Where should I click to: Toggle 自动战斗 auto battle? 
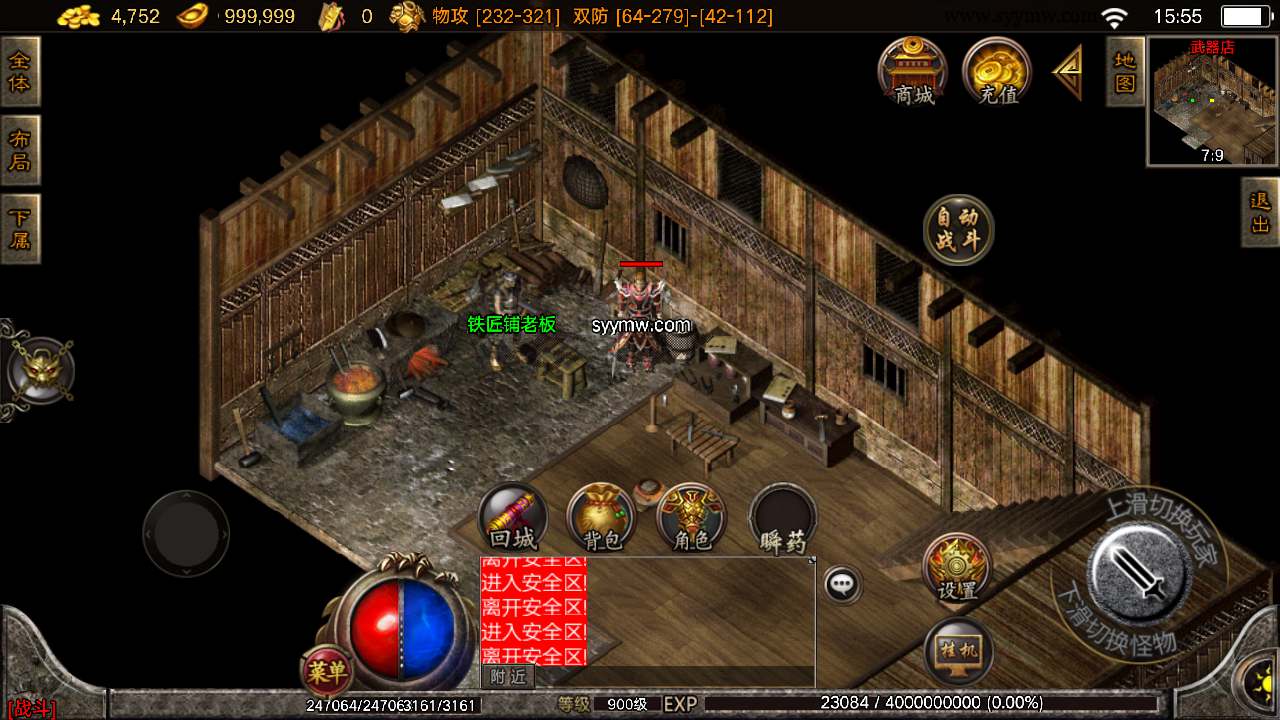tap(958, 230)
